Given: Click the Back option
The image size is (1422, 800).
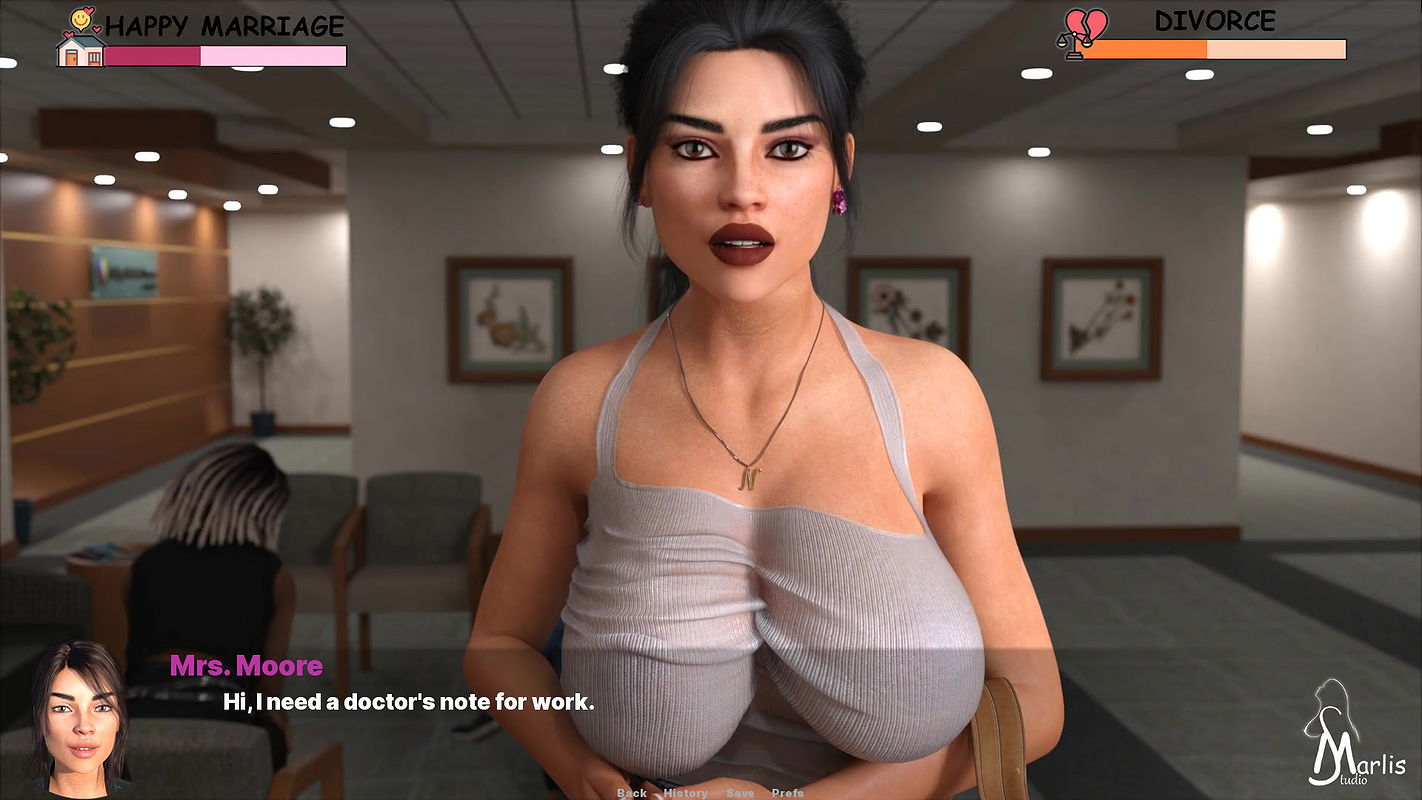Looking at the screenshot, I should point(632,792).
